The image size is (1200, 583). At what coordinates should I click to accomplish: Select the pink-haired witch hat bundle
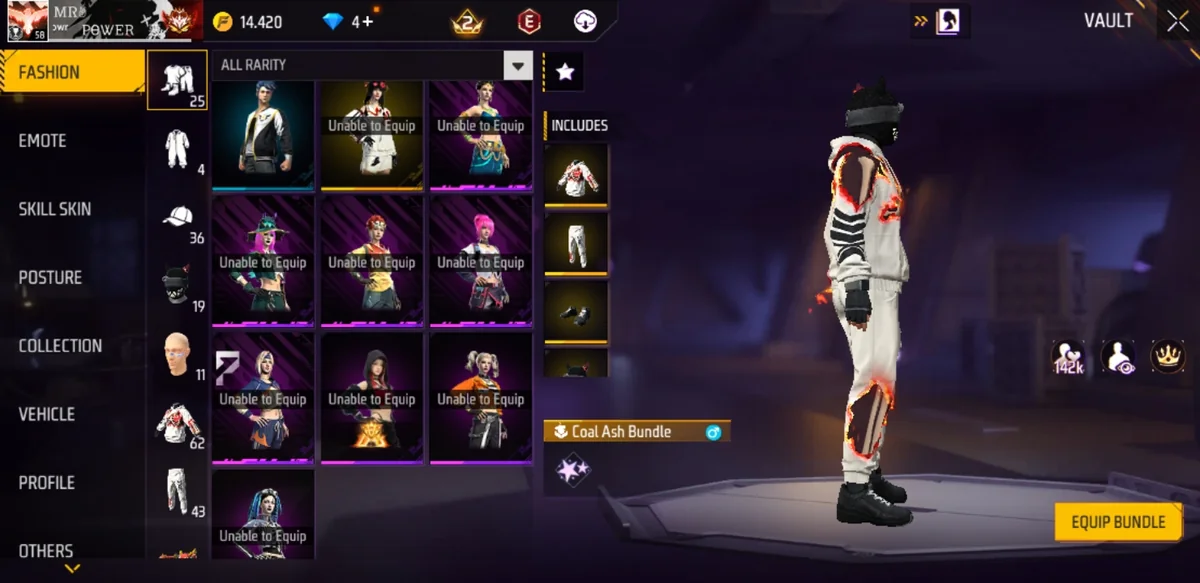tap(263, 260)
